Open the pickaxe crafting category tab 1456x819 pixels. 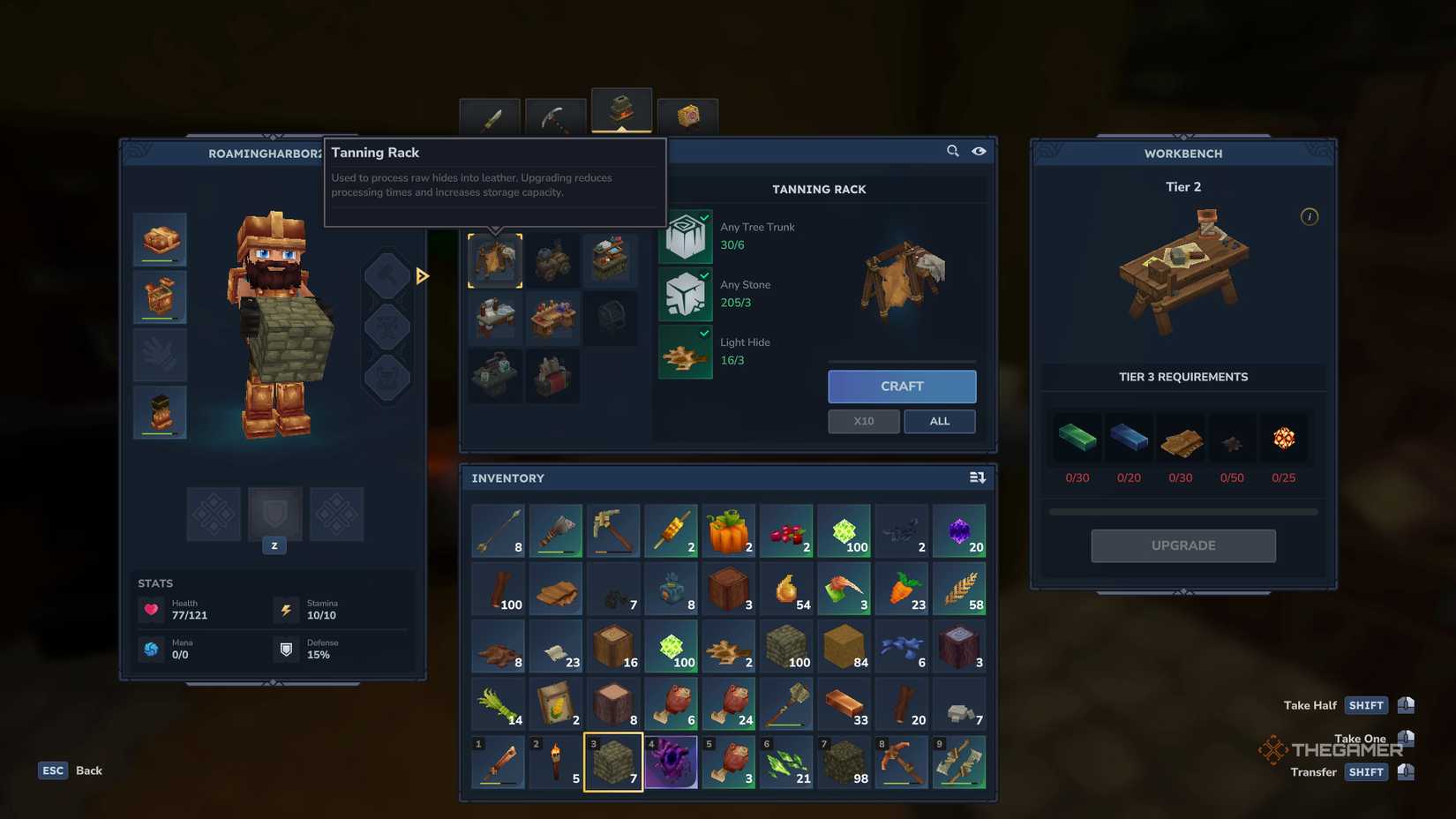[555, 117]
